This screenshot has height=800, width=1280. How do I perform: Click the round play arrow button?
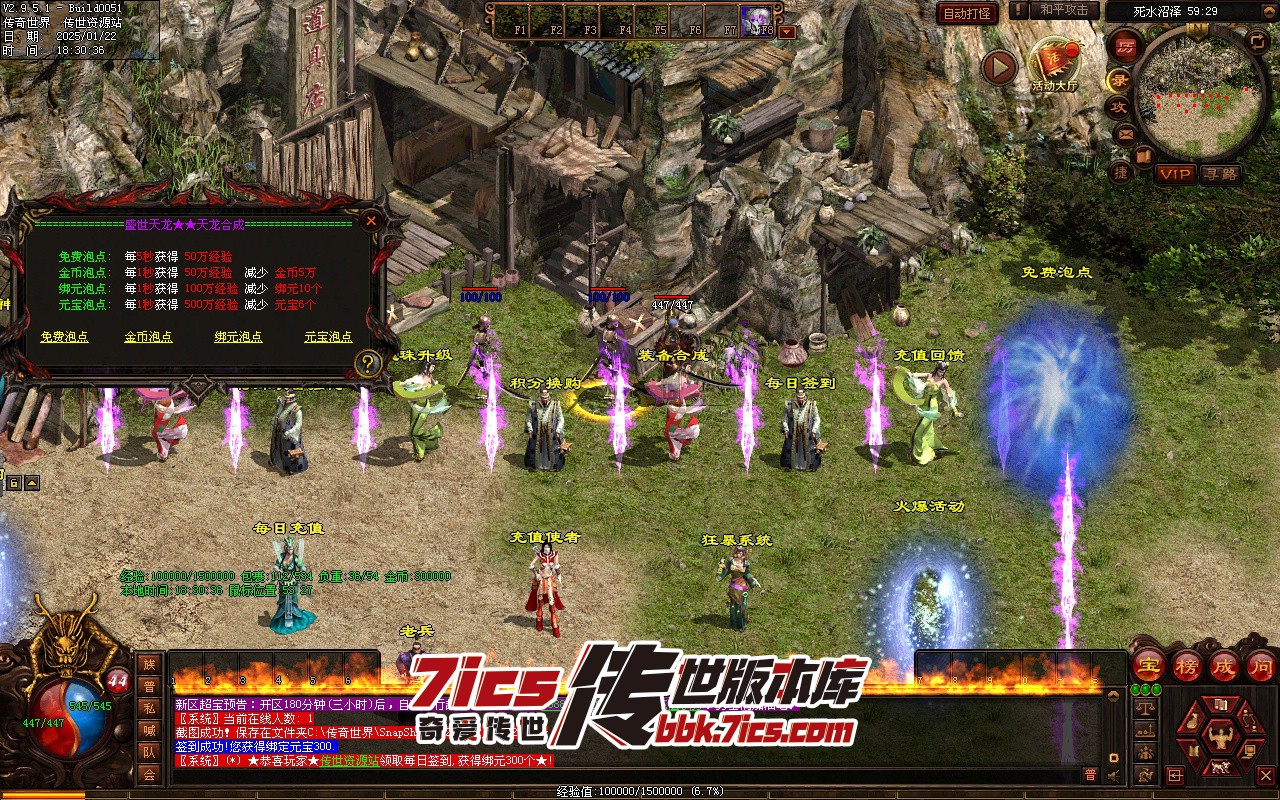998,67
